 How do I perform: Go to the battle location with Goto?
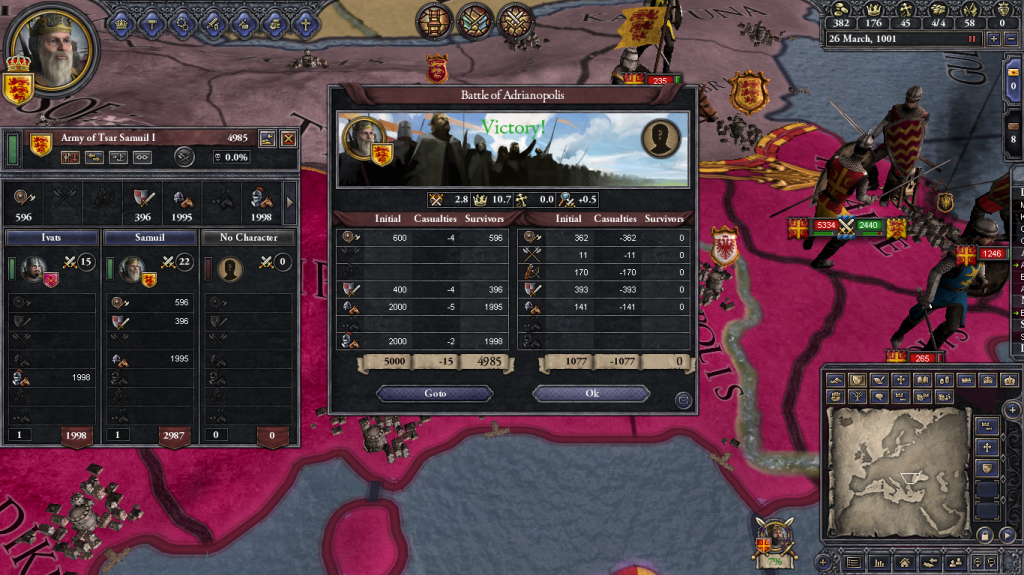pyautogui.click(x=435, y=394)
